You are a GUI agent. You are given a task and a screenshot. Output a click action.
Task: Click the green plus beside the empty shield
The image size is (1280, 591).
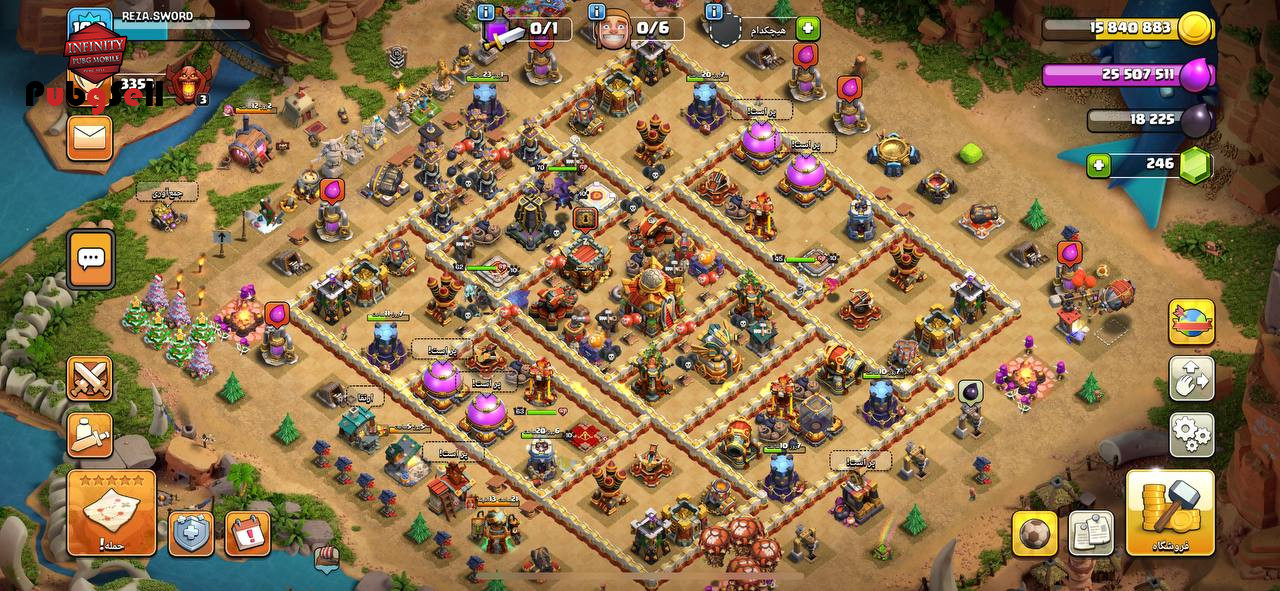(808, 28)
